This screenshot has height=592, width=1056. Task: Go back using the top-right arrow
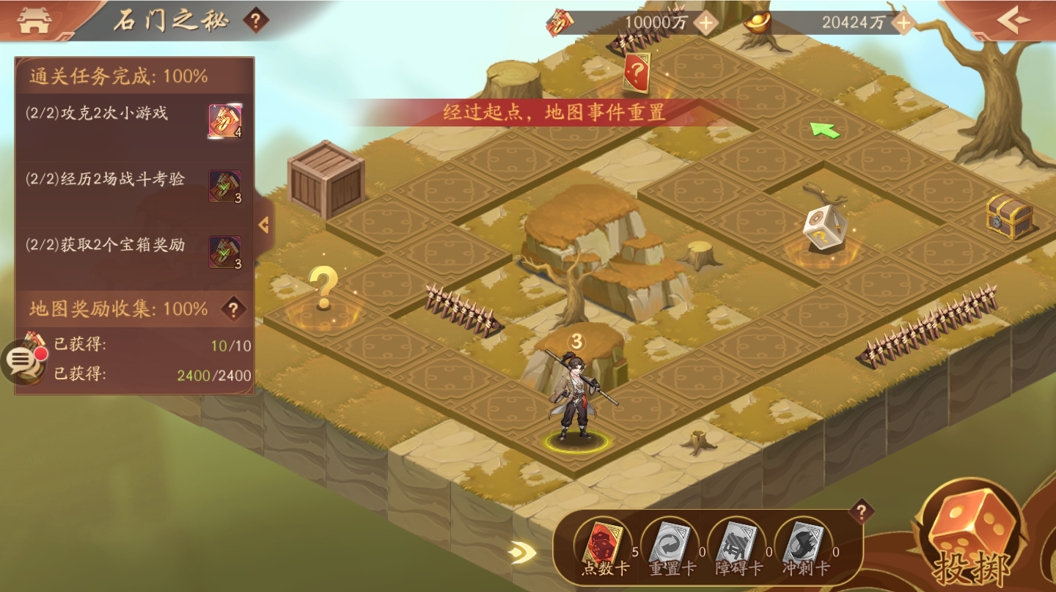pos(1011,20)
